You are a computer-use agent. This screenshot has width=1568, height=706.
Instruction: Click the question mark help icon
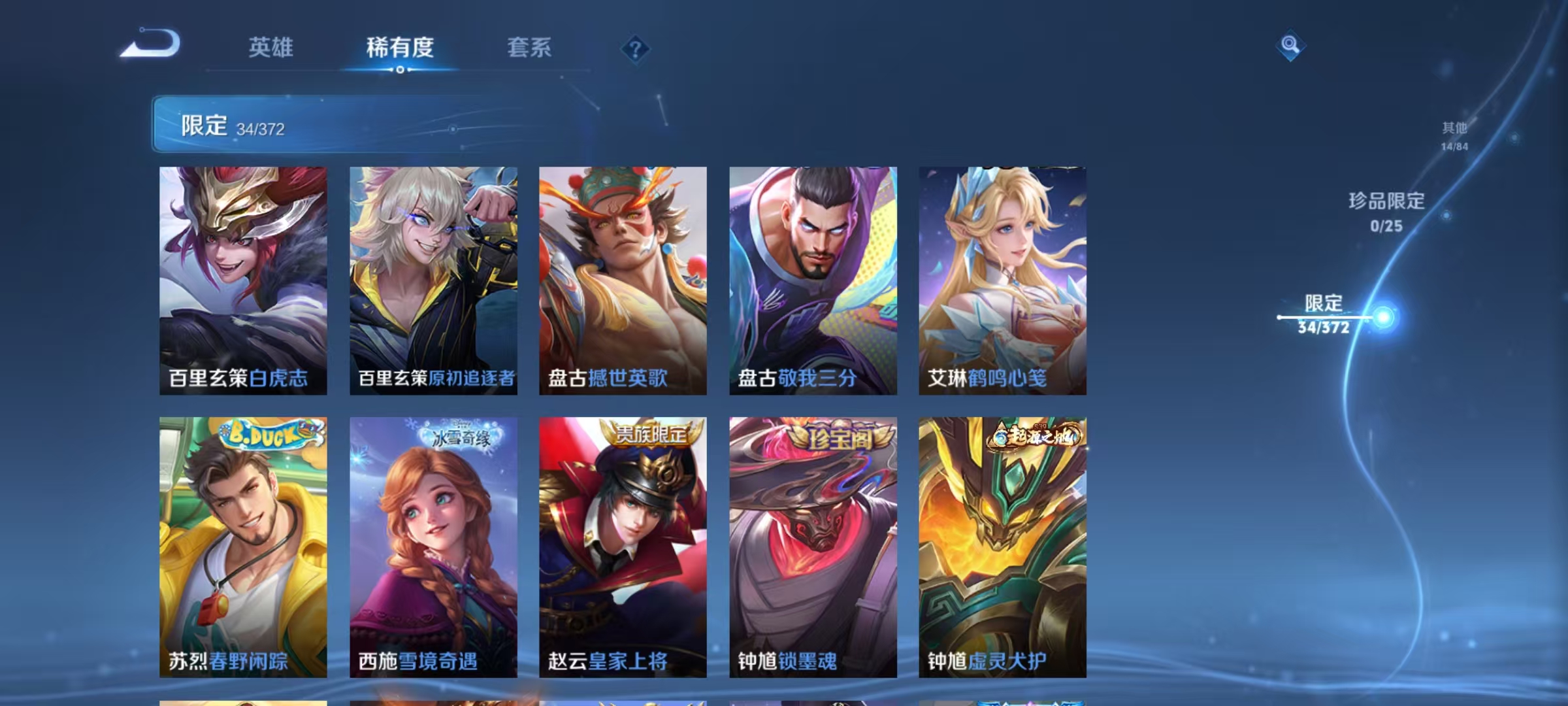point(635,48)
